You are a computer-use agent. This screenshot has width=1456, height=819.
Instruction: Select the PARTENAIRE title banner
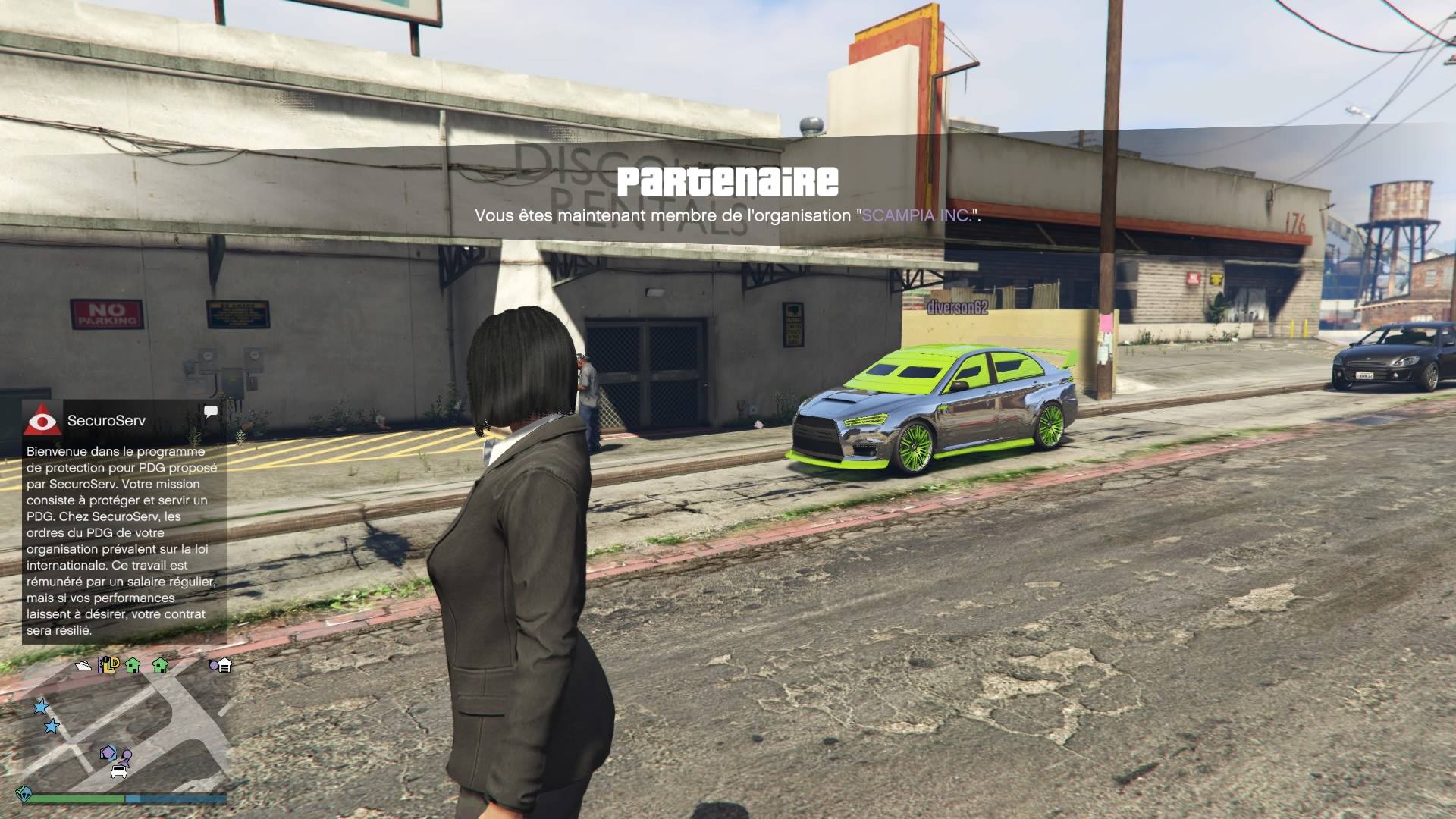coord(727,182)
